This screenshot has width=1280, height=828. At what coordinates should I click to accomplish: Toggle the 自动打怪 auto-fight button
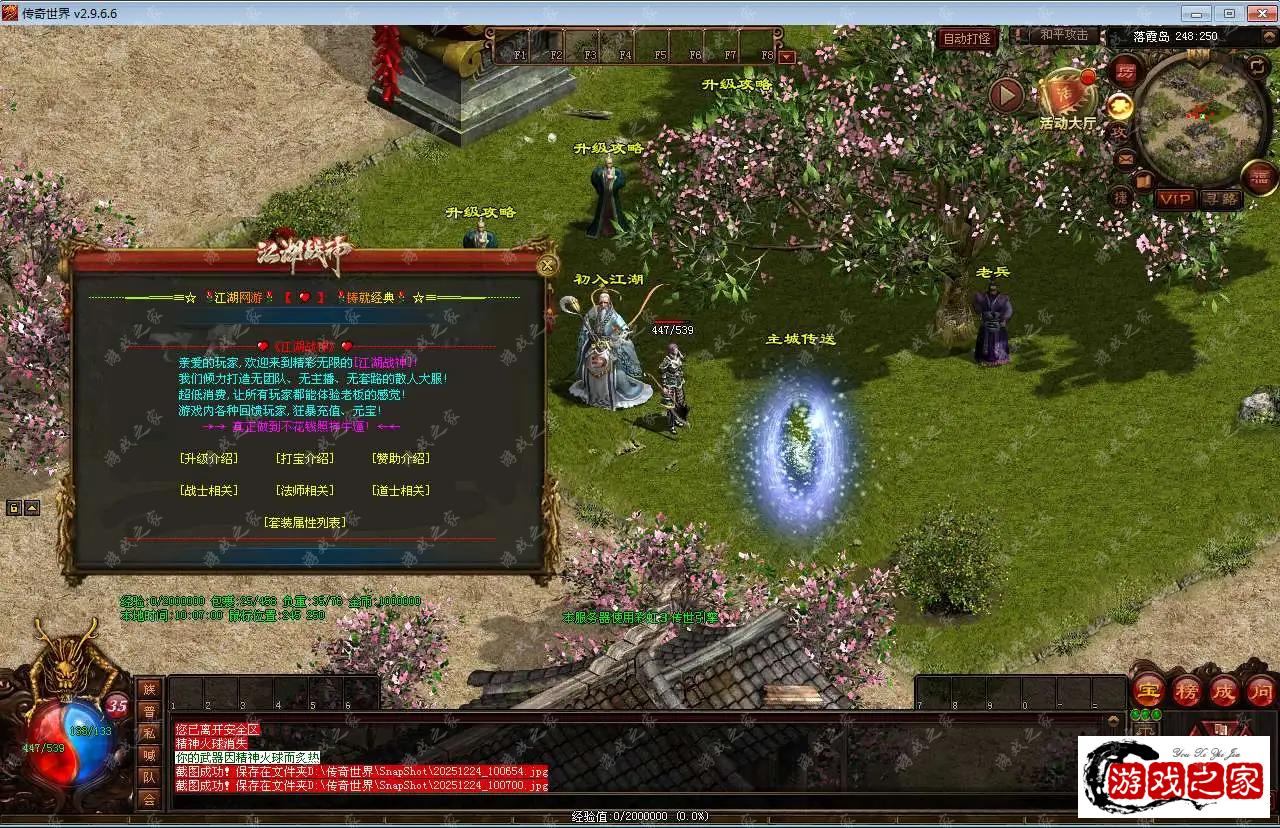coord(967,39)
